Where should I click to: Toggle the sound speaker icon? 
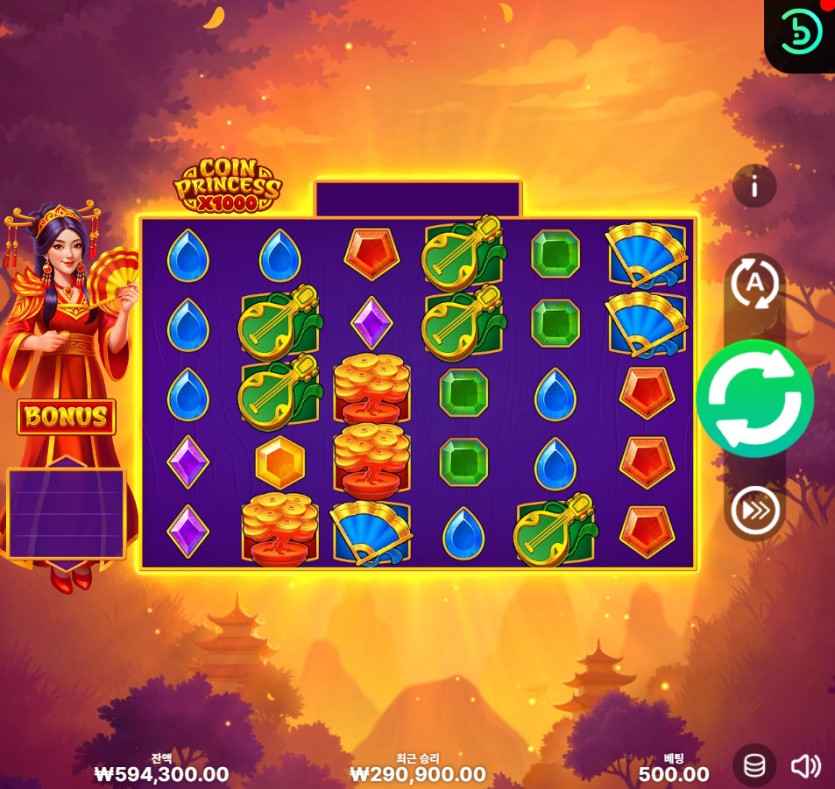806,766
